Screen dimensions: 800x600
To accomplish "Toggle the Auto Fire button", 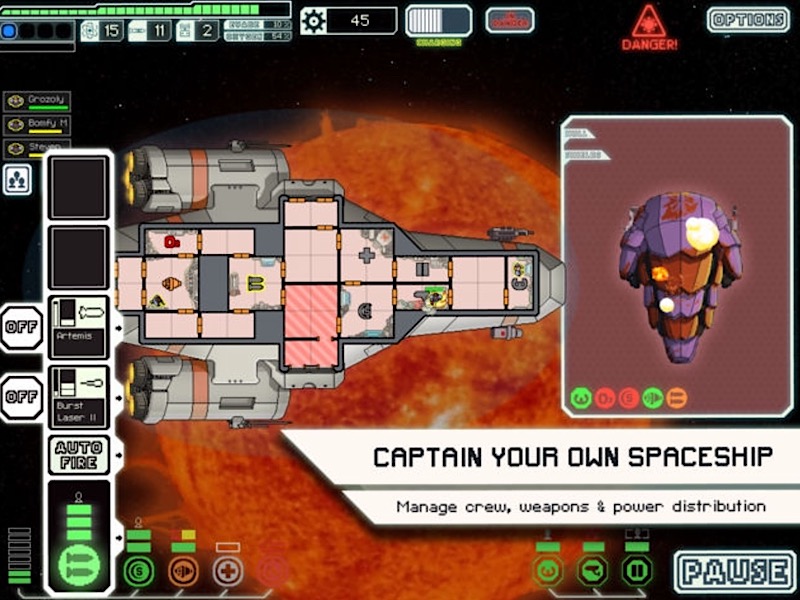I will click(77, 456).
